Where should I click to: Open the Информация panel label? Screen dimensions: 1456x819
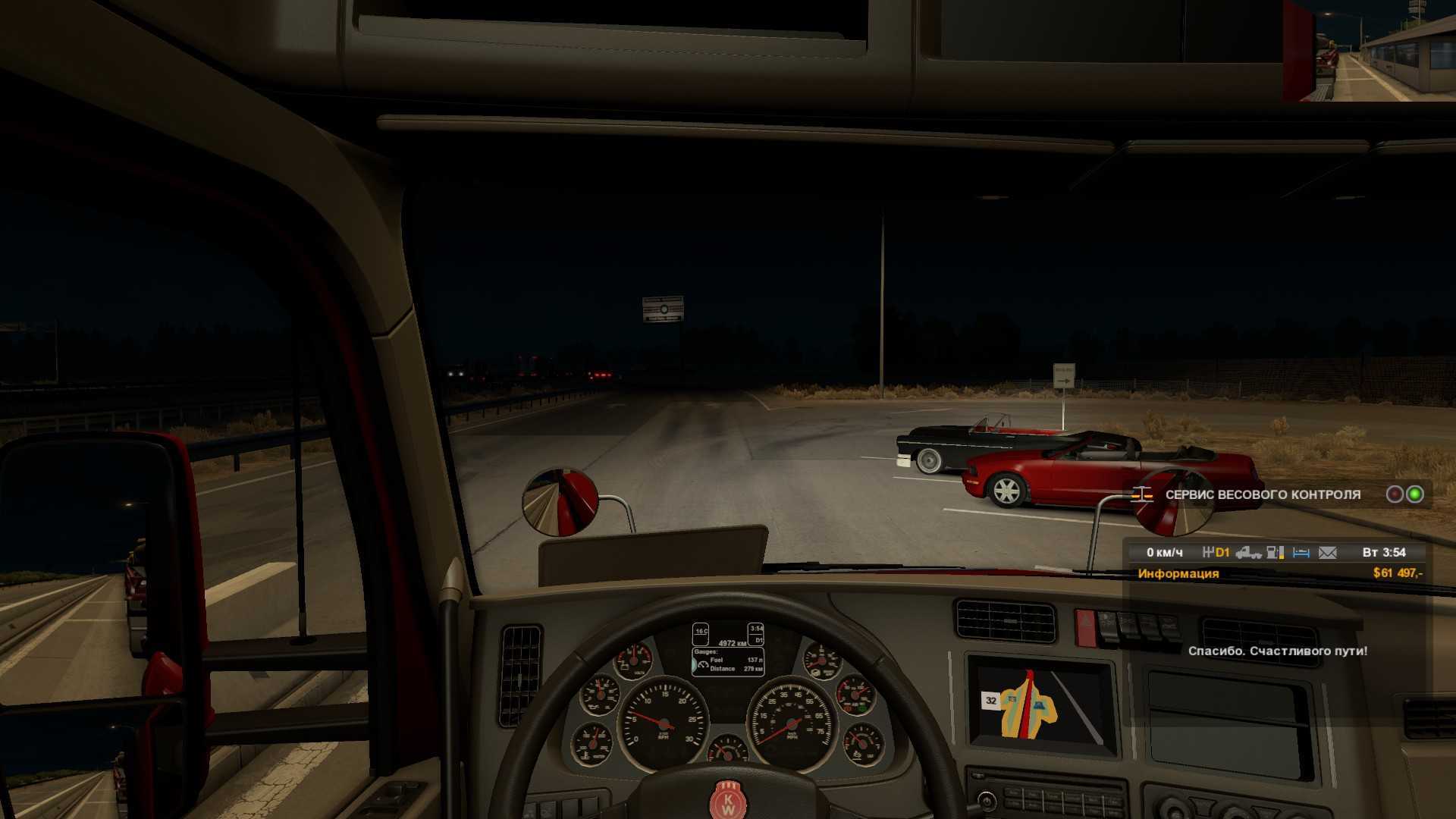pos(1178,573)
